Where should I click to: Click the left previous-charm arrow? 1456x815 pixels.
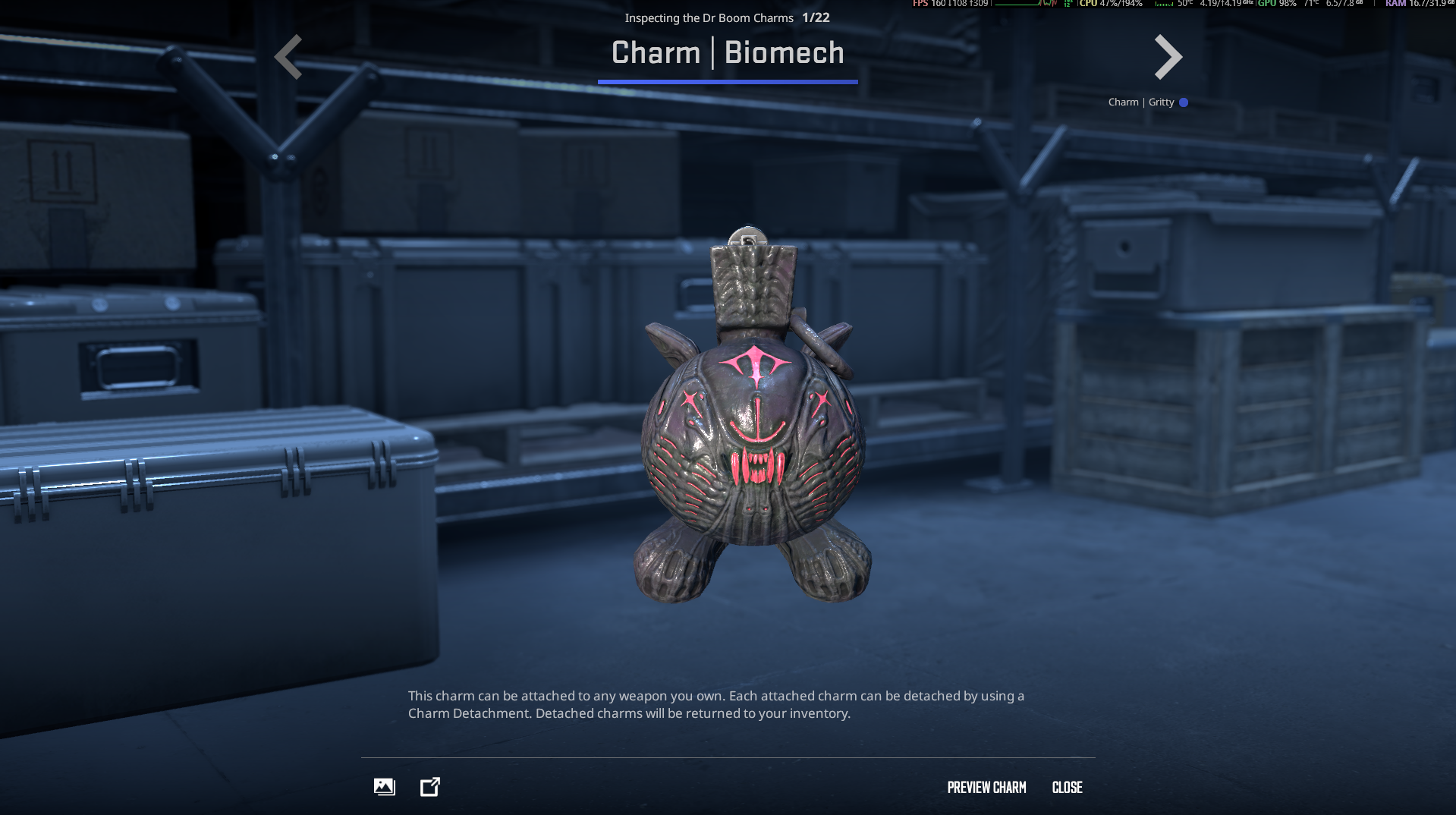289,57
